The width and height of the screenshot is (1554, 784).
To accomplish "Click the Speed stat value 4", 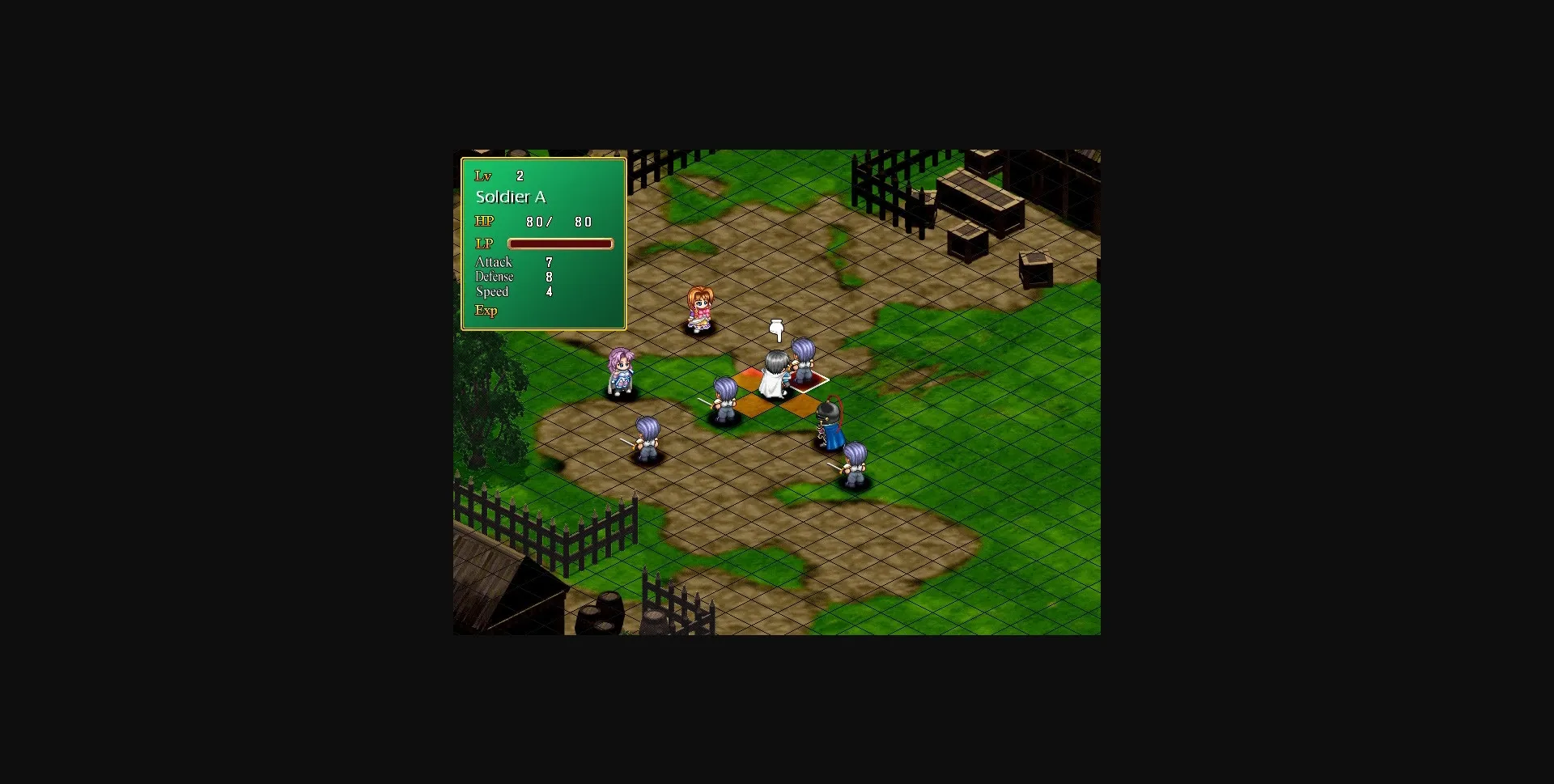I will click(x=550, y=291).
